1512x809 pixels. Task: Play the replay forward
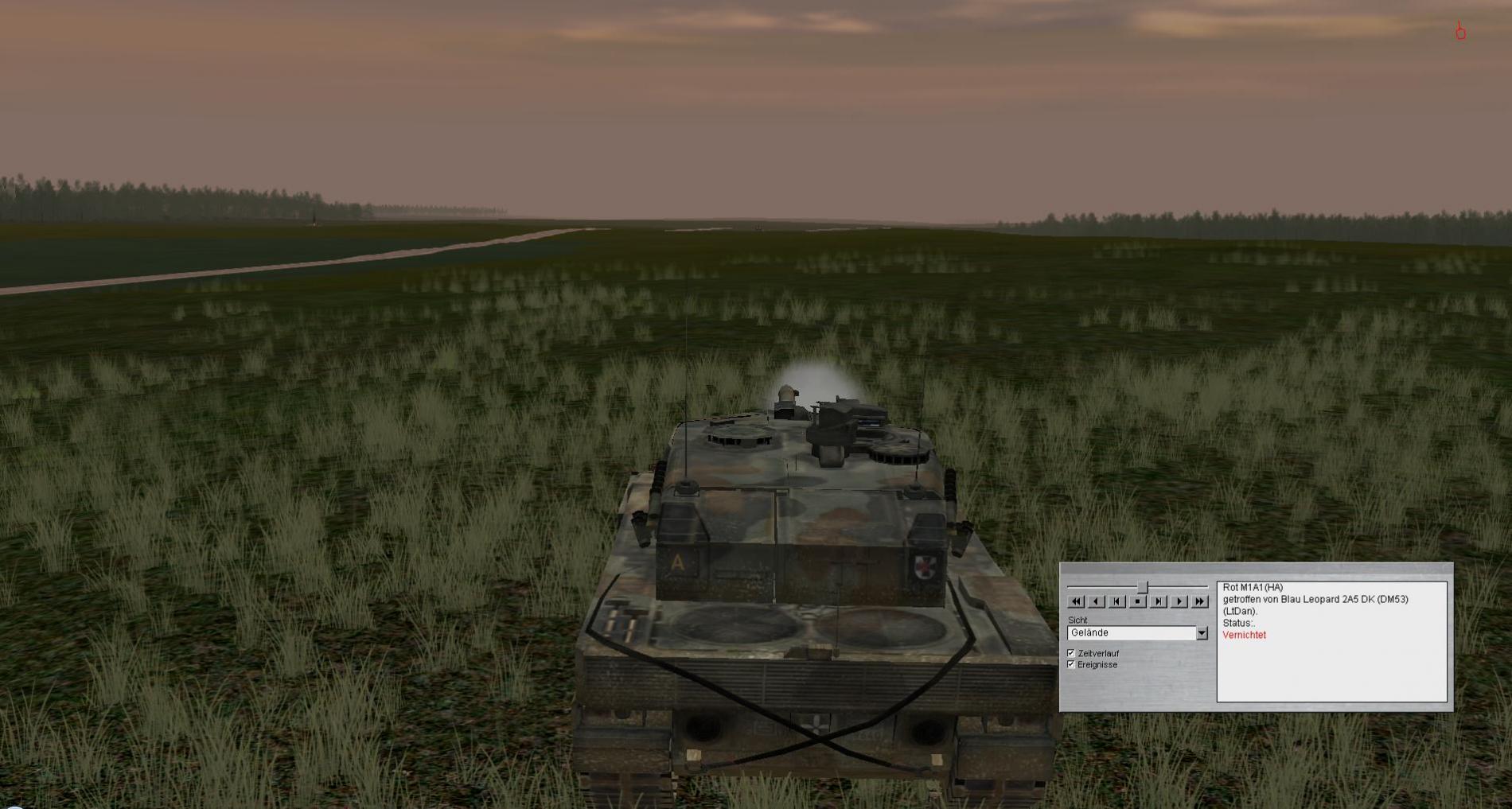tap(1179, 601)
